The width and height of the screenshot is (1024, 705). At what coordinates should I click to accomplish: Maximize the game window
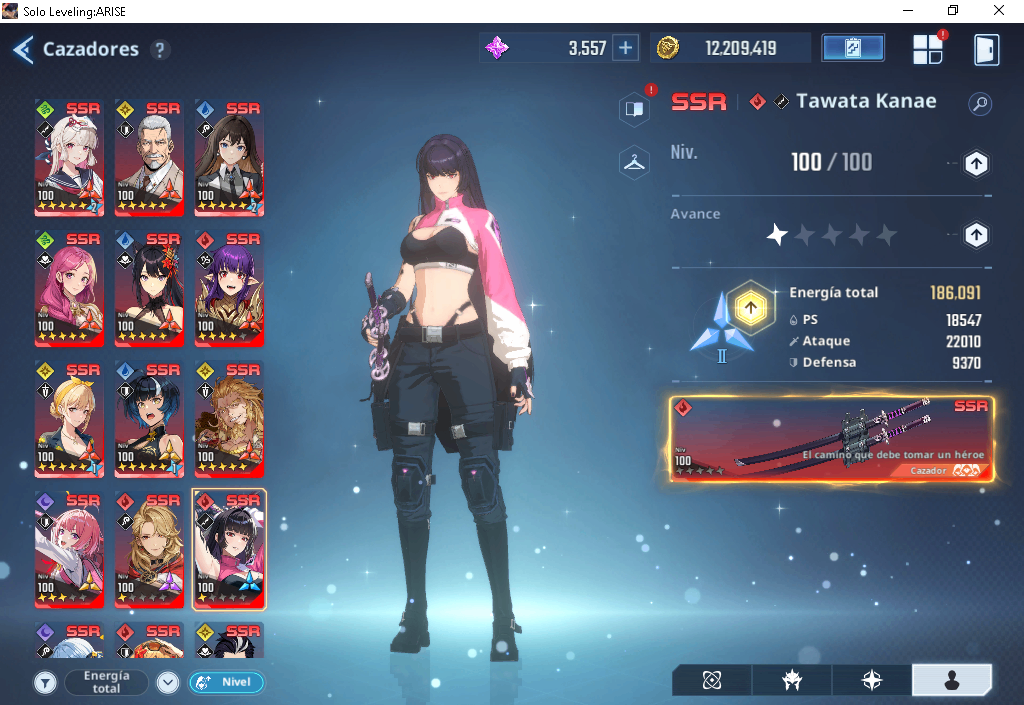[952, 10]
